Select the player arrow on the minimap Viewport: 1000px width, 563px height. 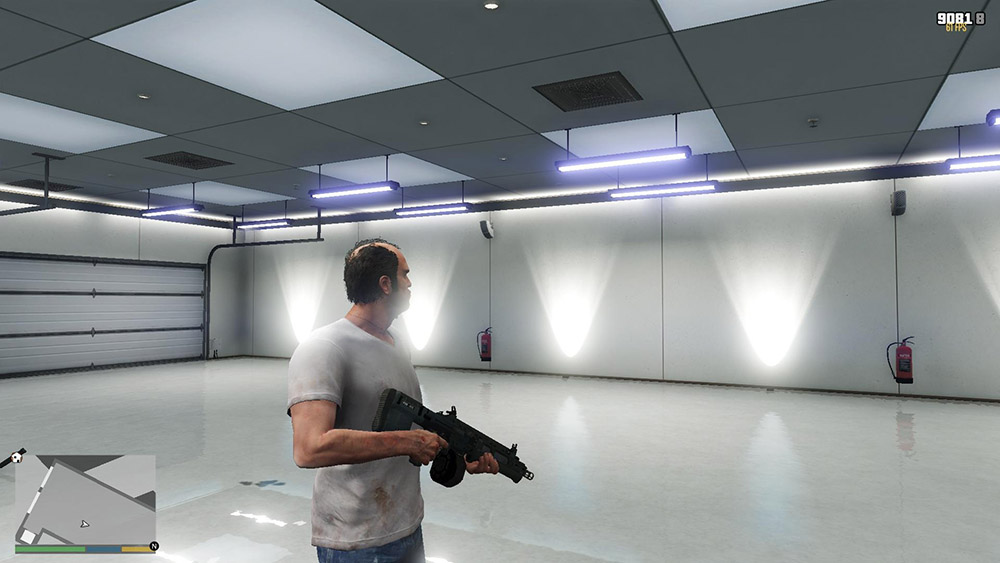coord(85,523)
